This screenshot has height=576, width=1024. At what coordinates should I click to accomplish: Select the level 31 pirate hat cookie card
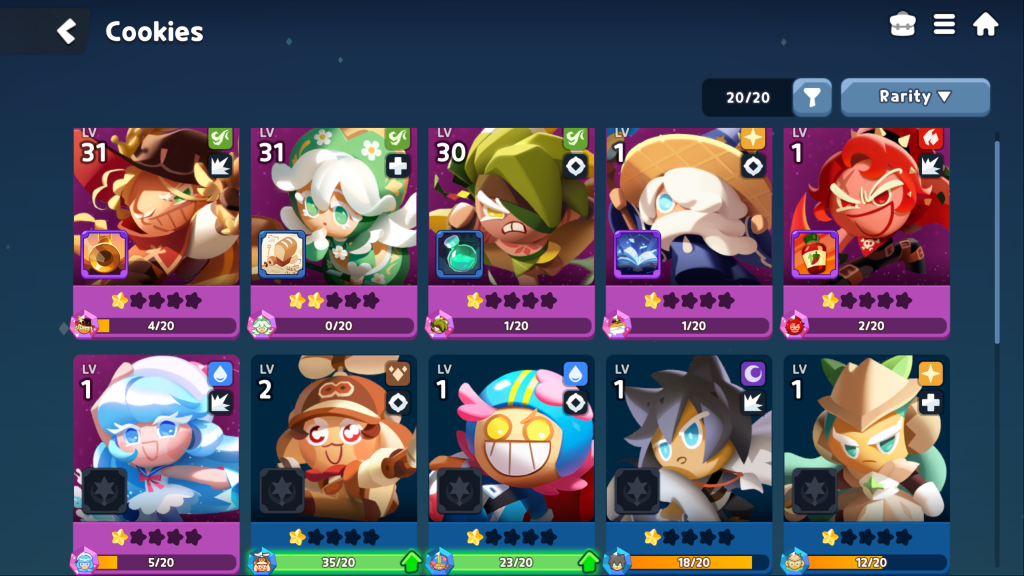[156, 230]
